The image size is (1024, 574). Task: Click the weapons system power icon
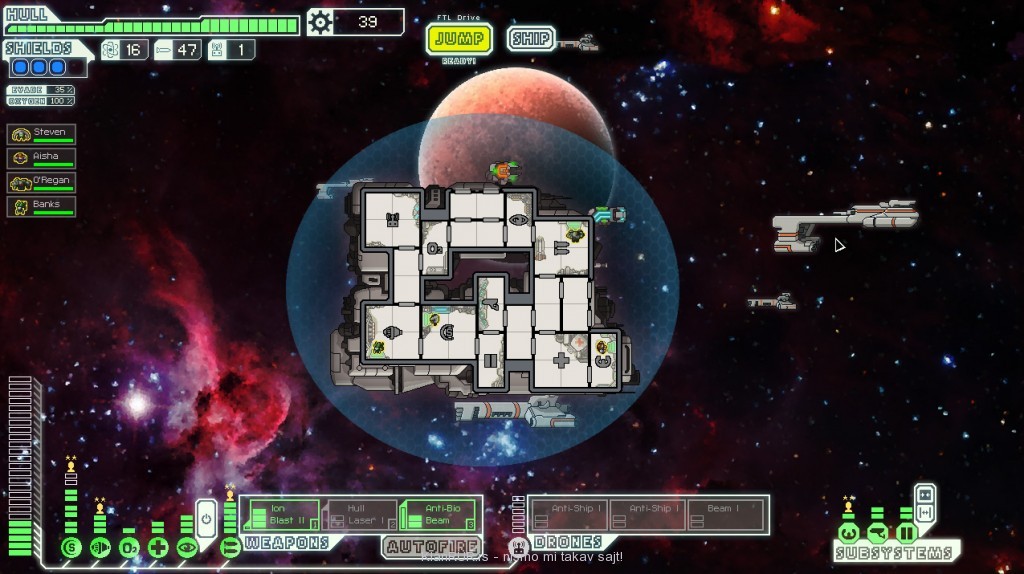[230, 547]
